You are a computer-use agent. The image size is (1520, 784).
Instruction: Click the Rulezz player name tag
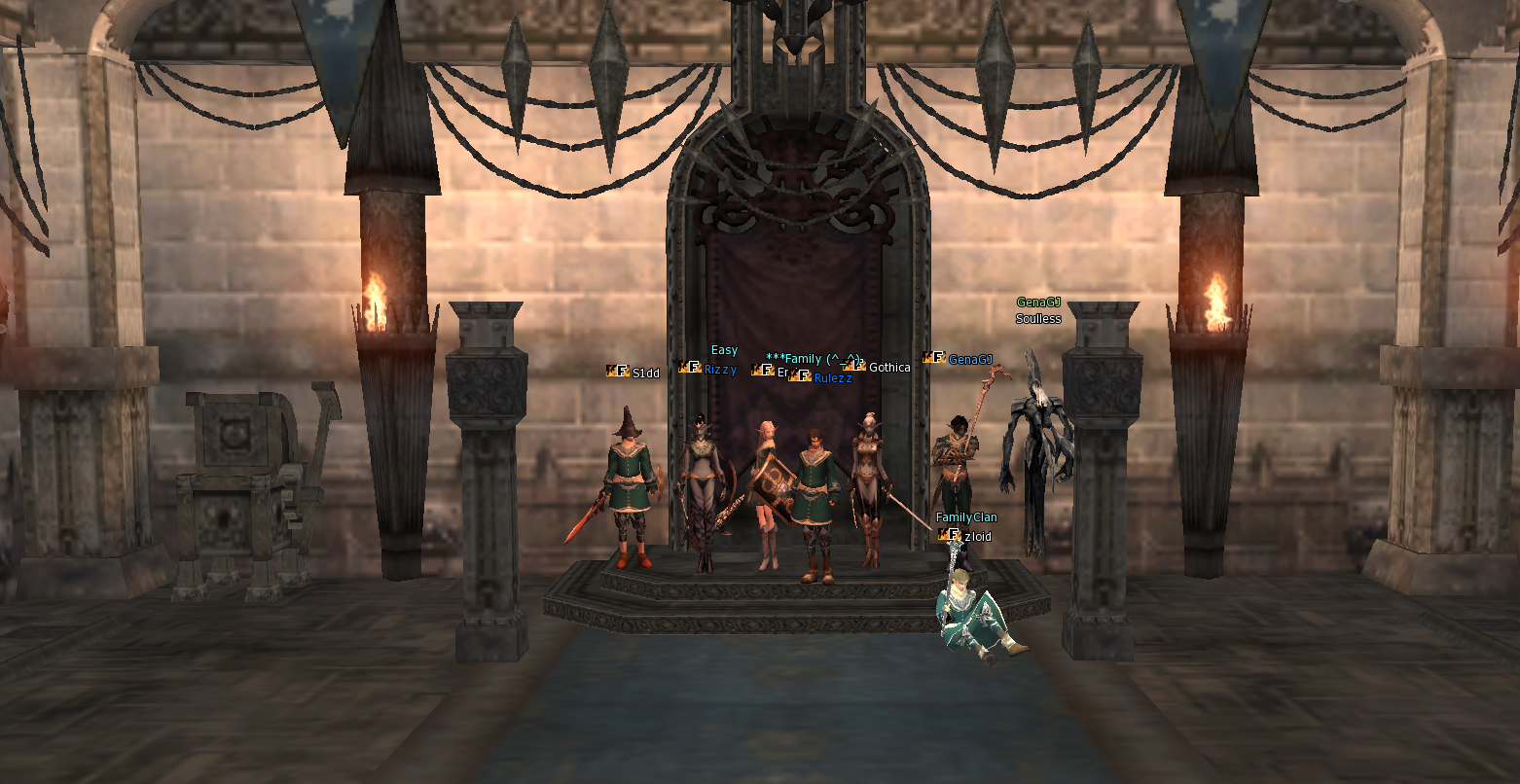833,378
